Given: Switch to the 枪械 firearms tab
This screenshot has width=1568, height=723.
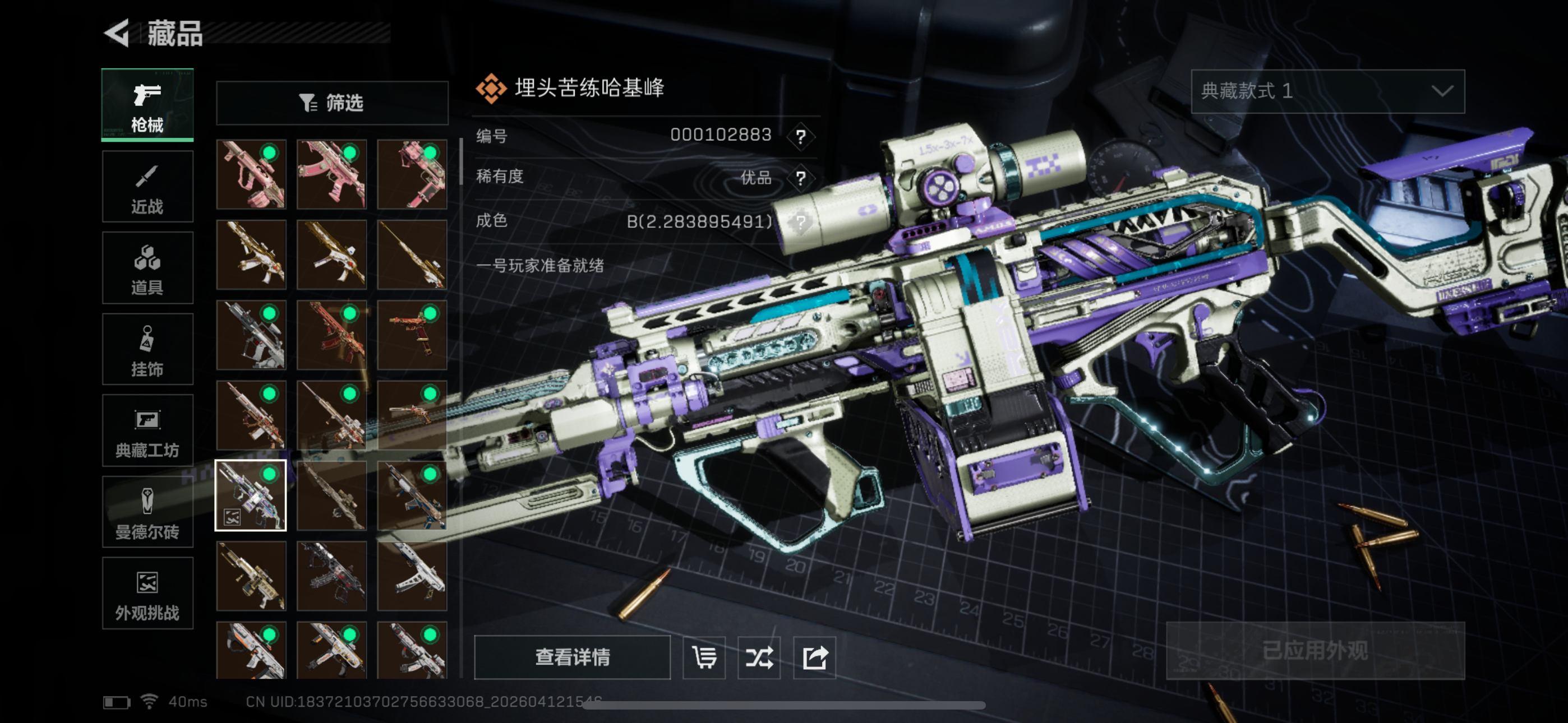Looking at the screenshot, I should (147, 105).
